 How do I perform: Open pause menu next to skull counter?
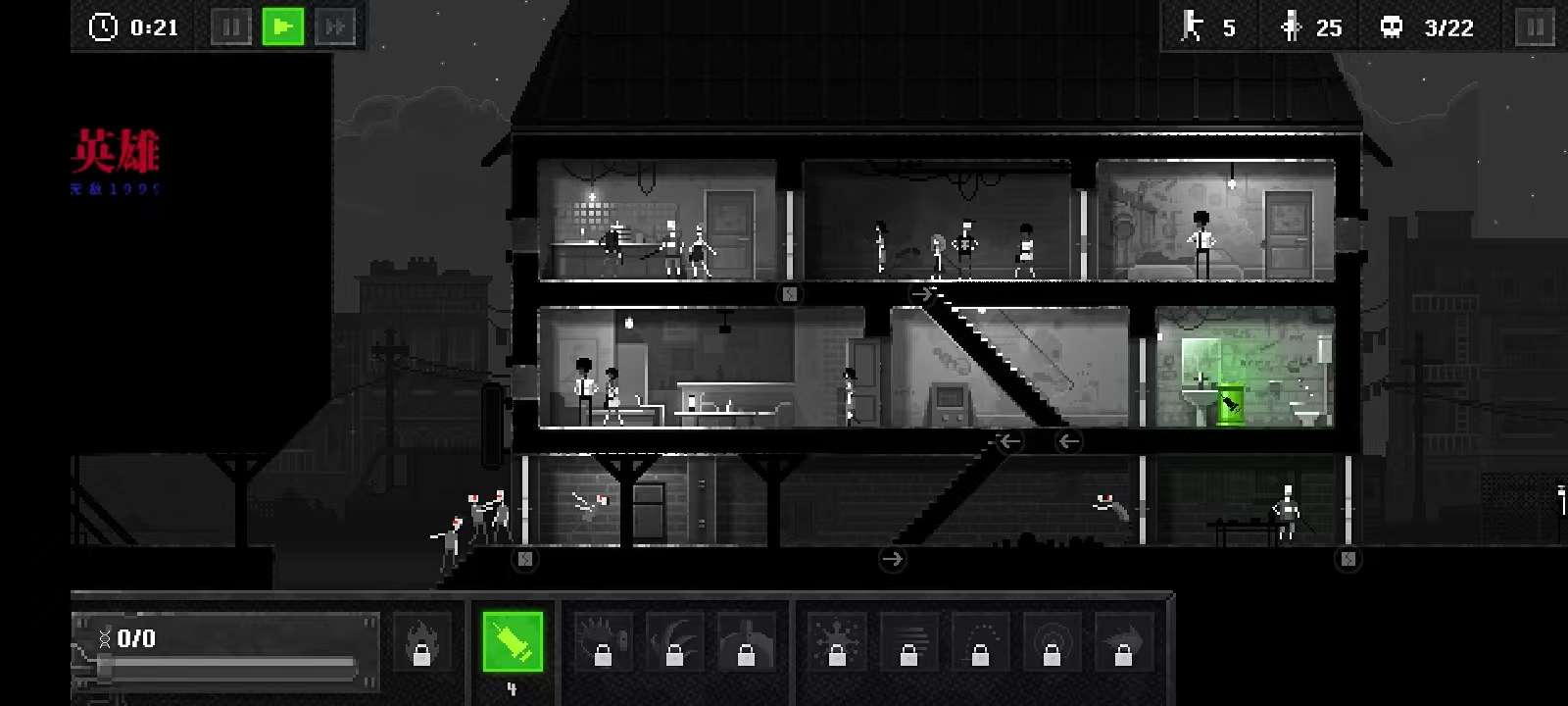1535,27
